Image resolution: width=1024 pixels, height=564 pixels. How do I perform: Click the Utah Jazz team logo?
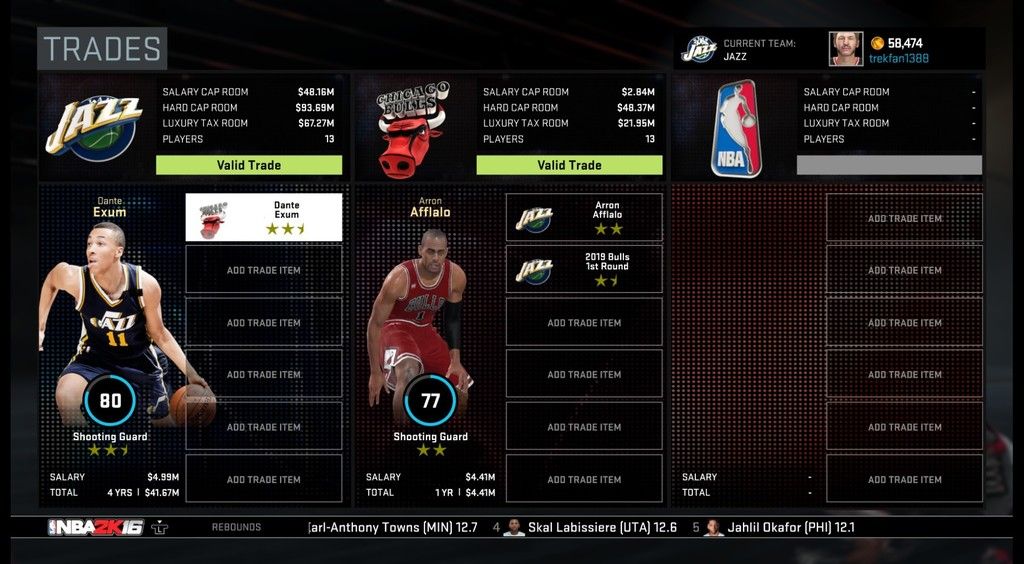click(94, 126)
